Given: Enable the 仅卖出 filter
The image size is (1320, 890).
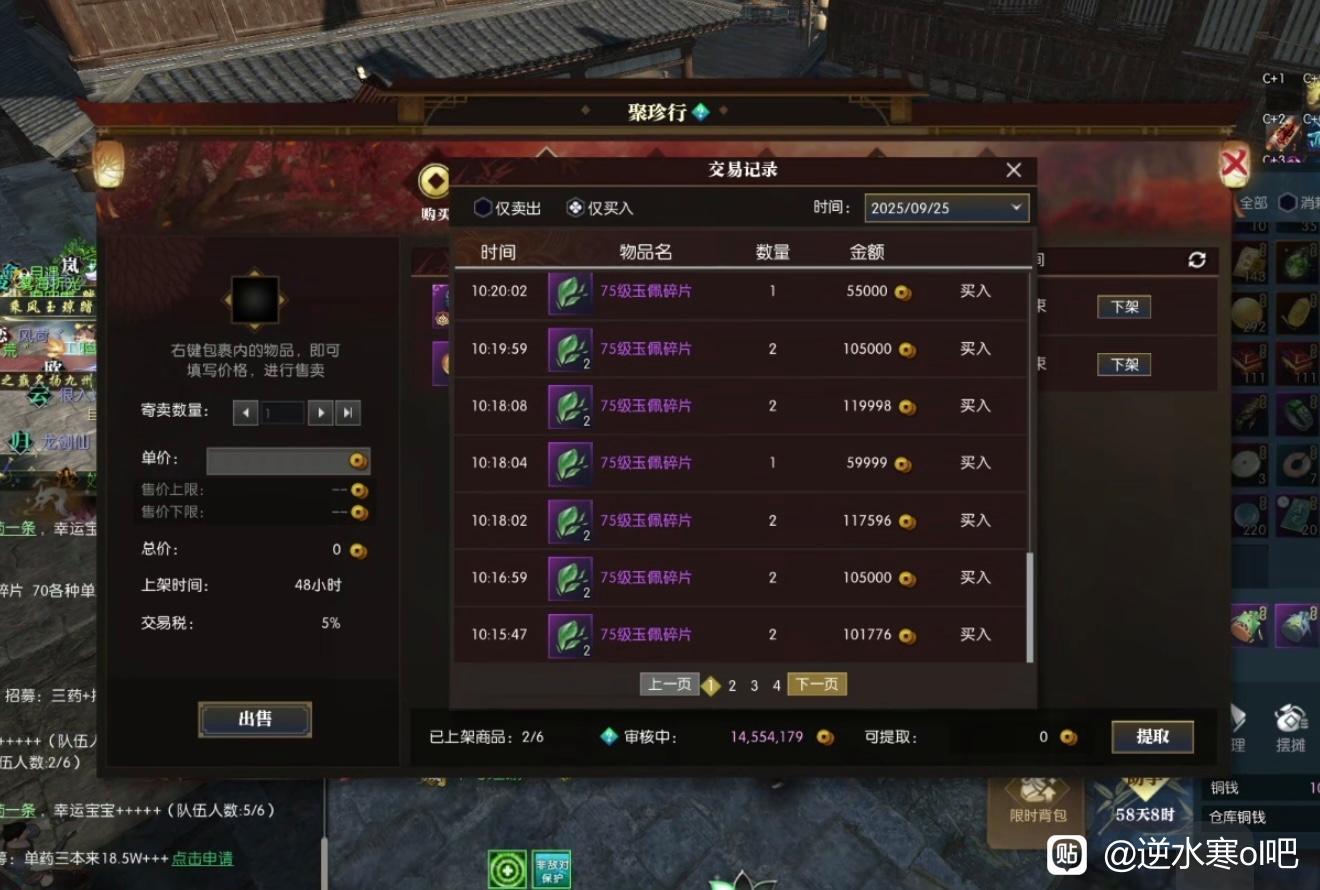Looking at the screenshot, I should point(483,208).
